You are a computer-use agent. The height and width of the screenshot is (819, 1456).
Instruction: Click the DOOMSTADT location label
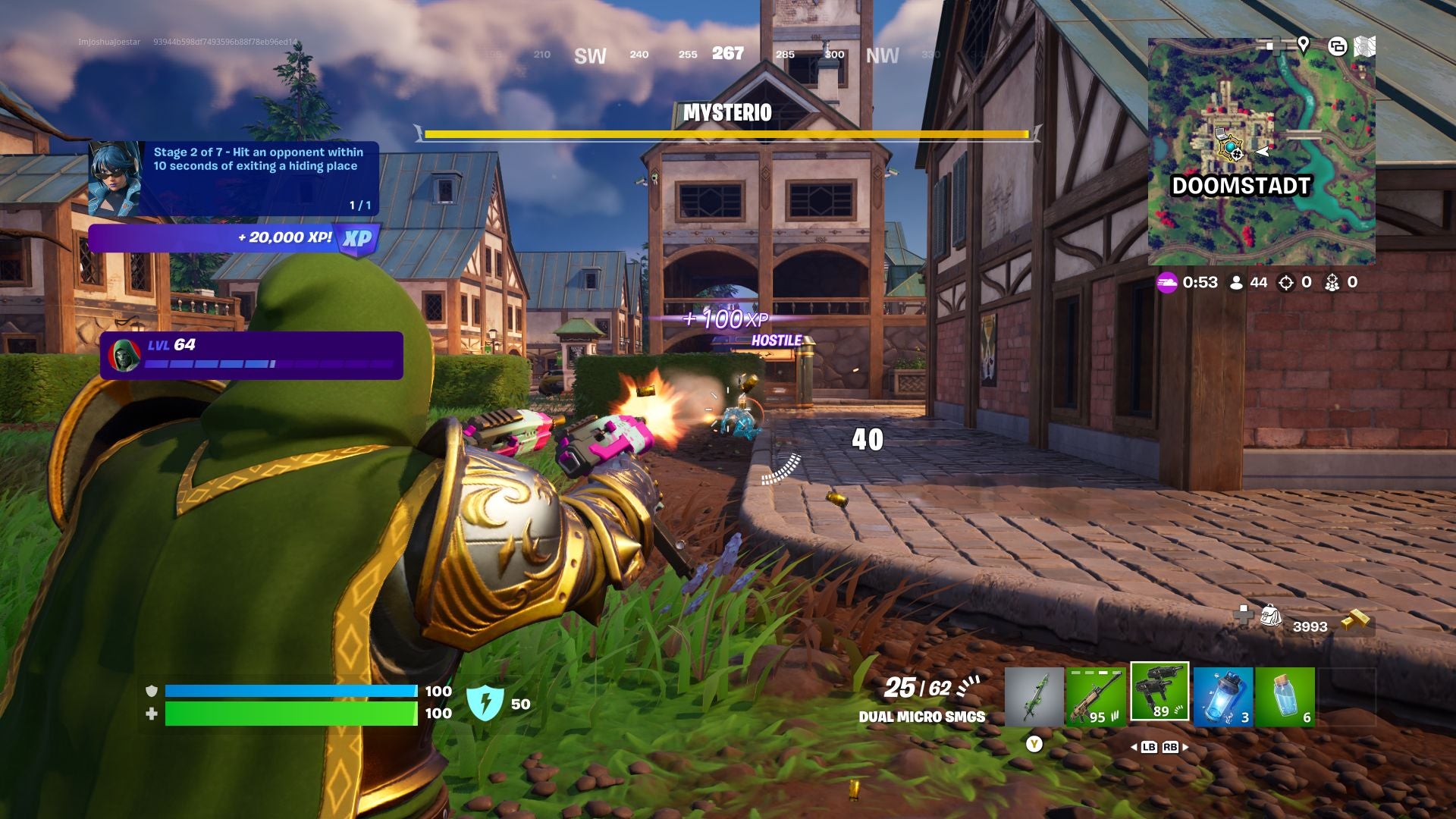coord(1241,184)
